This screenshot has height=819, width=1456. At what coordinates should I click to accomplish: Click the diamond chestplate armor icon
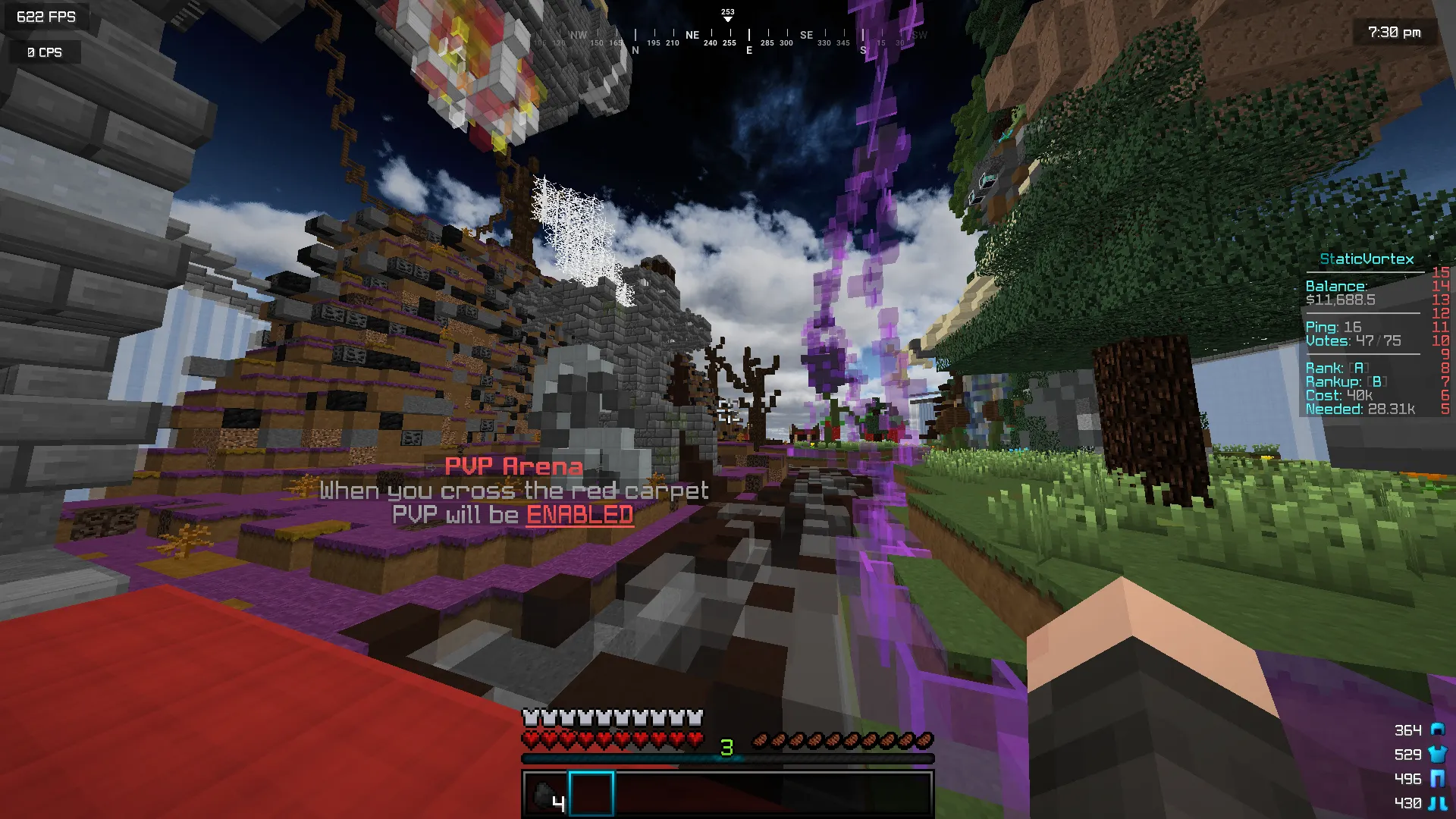pyautogui.click(x=1437, y=754)
